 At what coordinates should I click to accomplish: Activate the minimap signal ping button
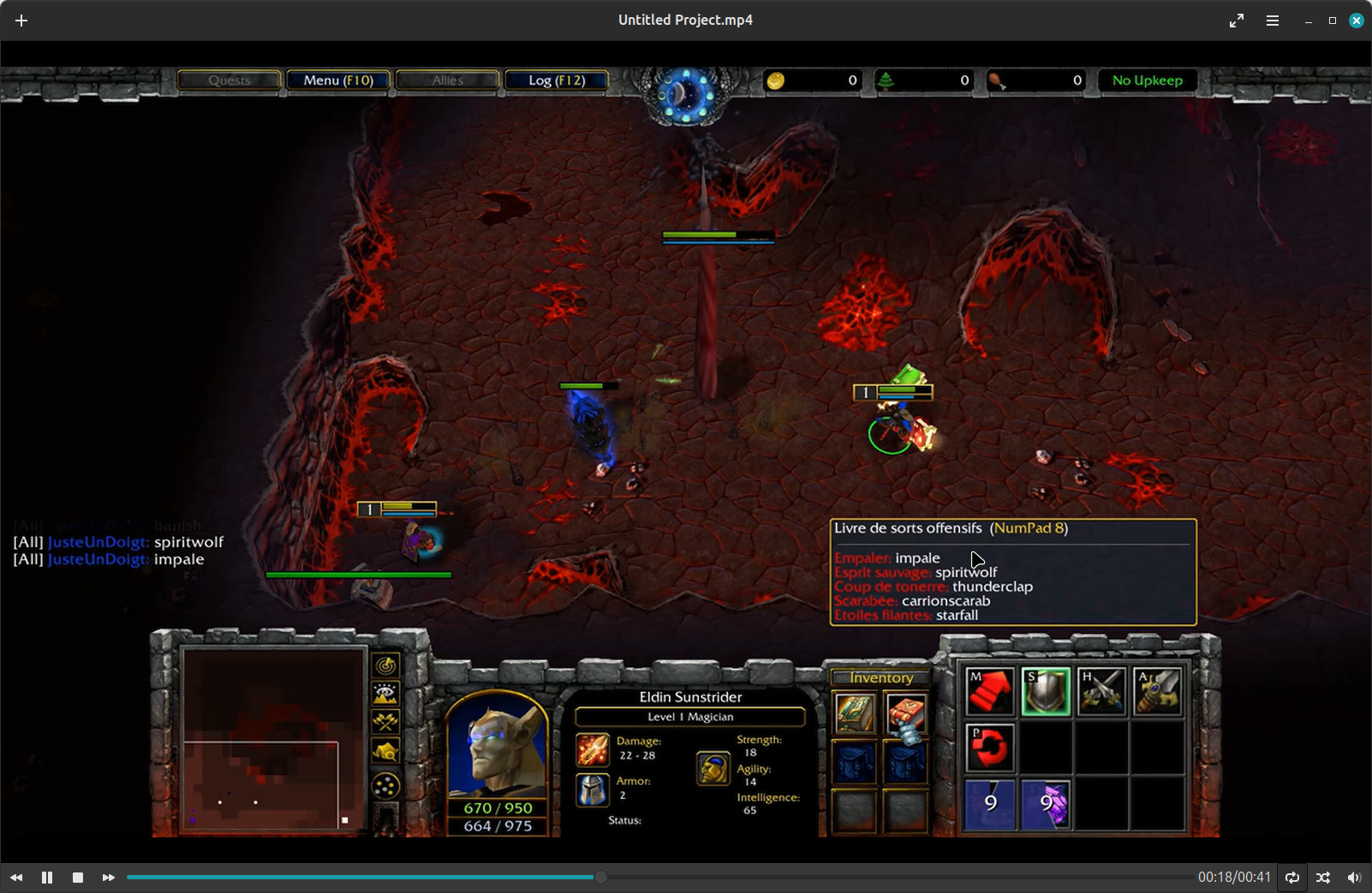385,665
